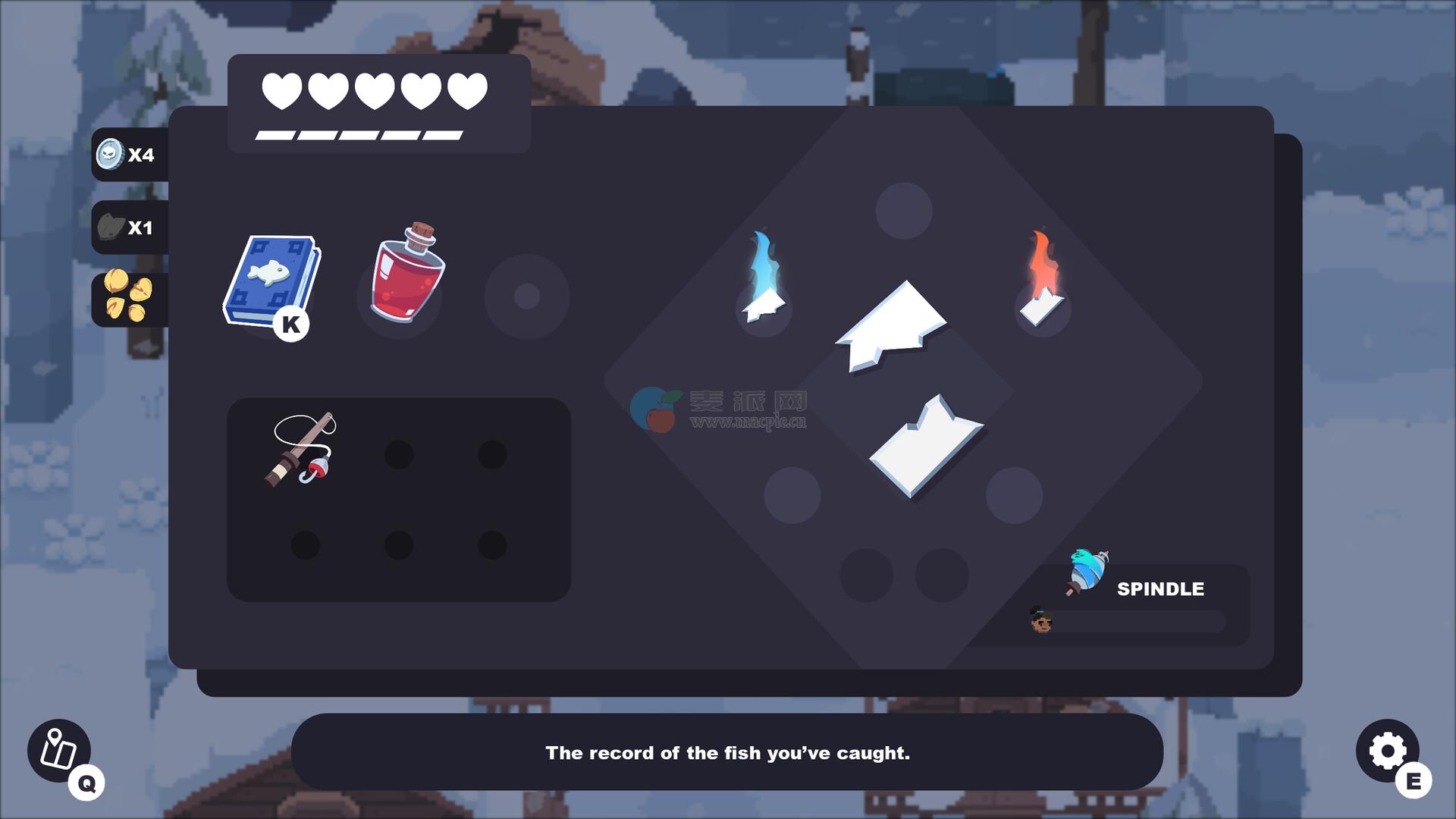Click the dark ore chunk counter
The width and height of the screenshot is (1456, 819).
tap(127, 227)
